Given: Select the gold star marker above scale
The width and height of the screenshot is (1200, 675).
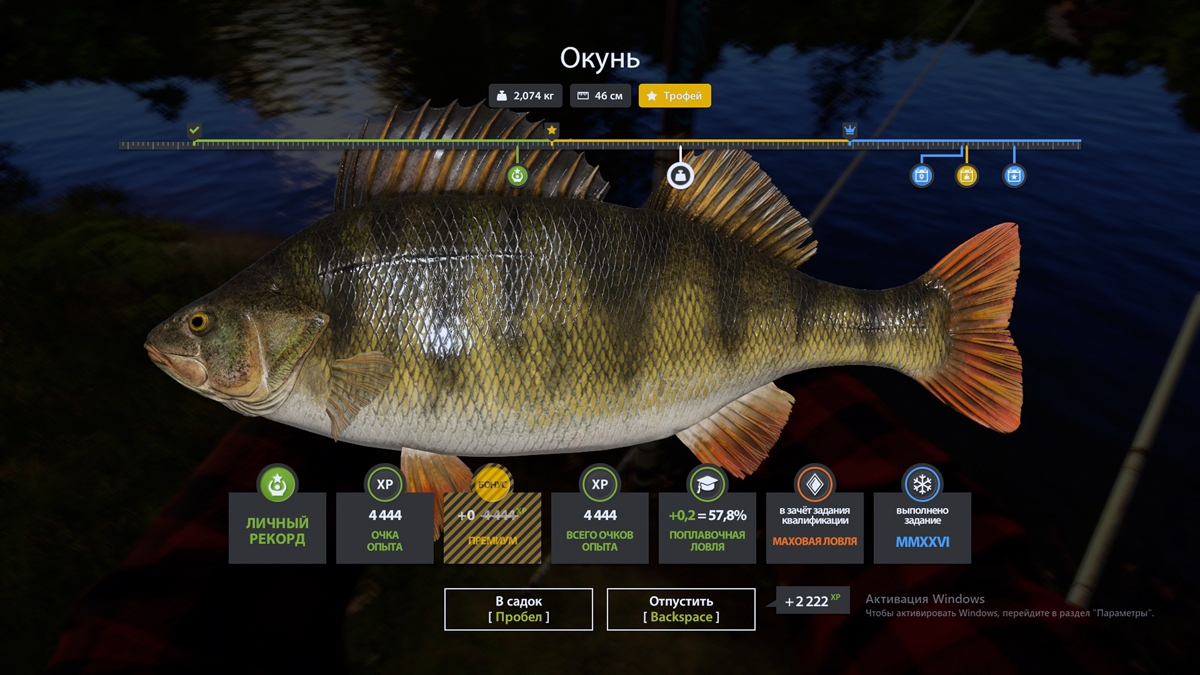Looking at the screenshot, I should coord(552,130).
